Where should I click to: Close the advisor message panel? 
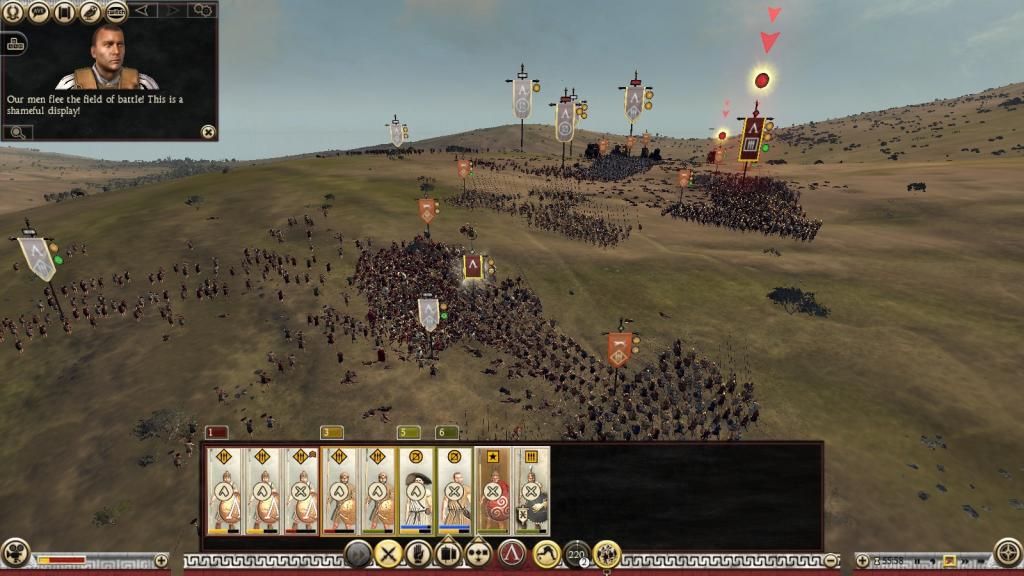pyautogui.click(x=207, y=131)
